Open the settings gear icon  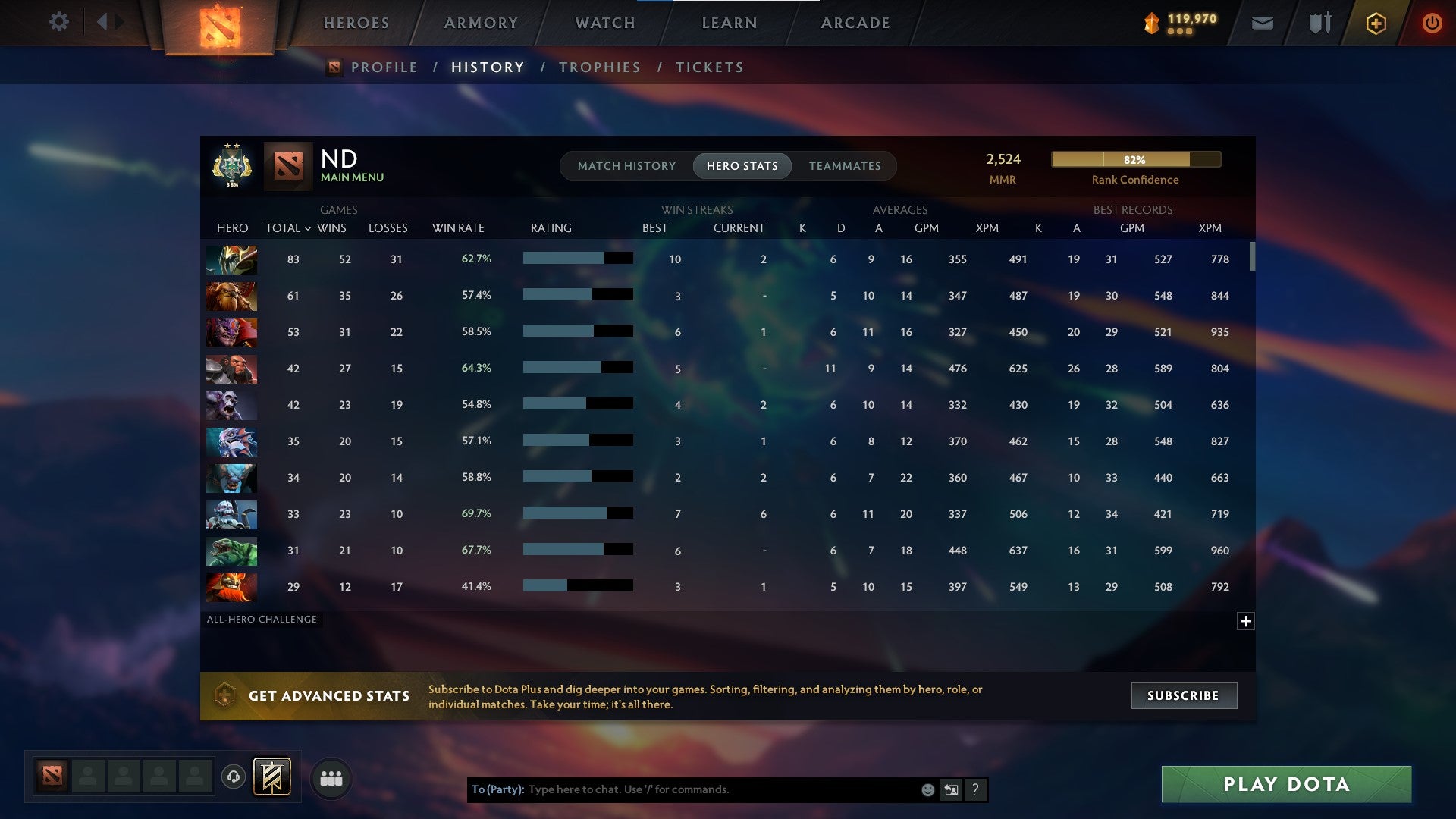click(x=59, y=21)
